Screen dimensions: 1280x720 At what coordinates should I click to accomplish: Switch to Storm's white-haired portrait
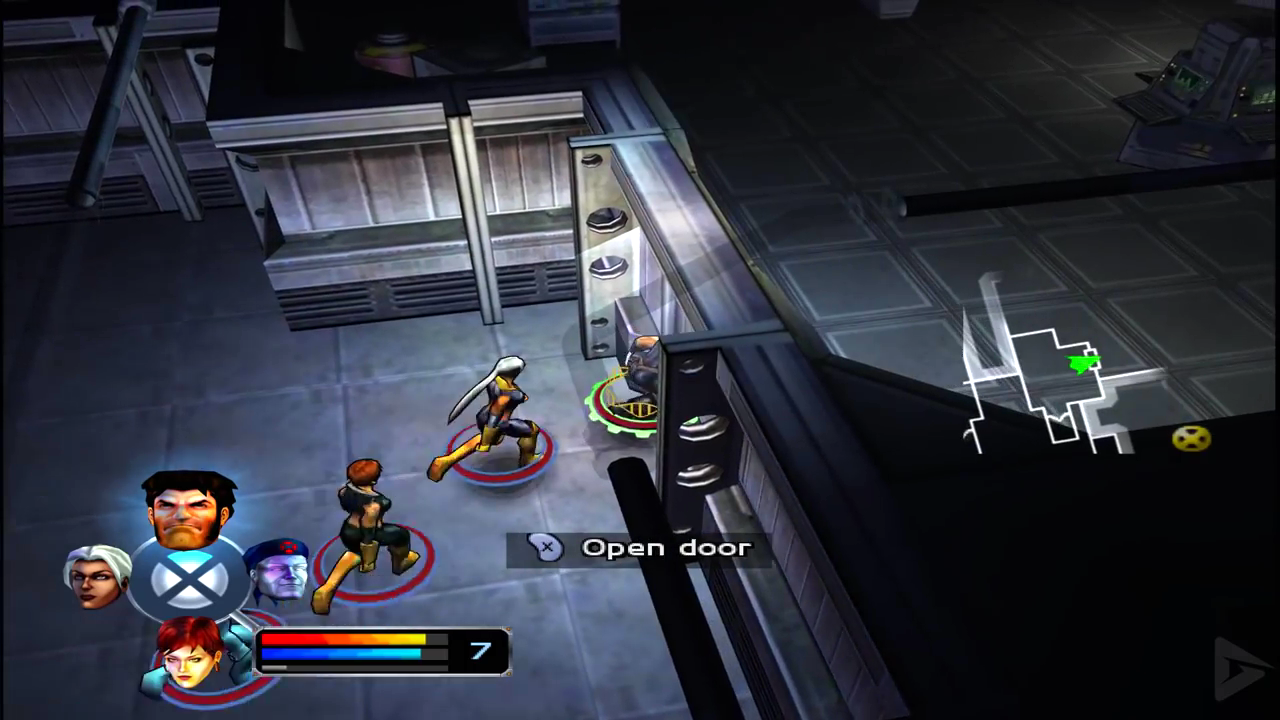(96, 574)
